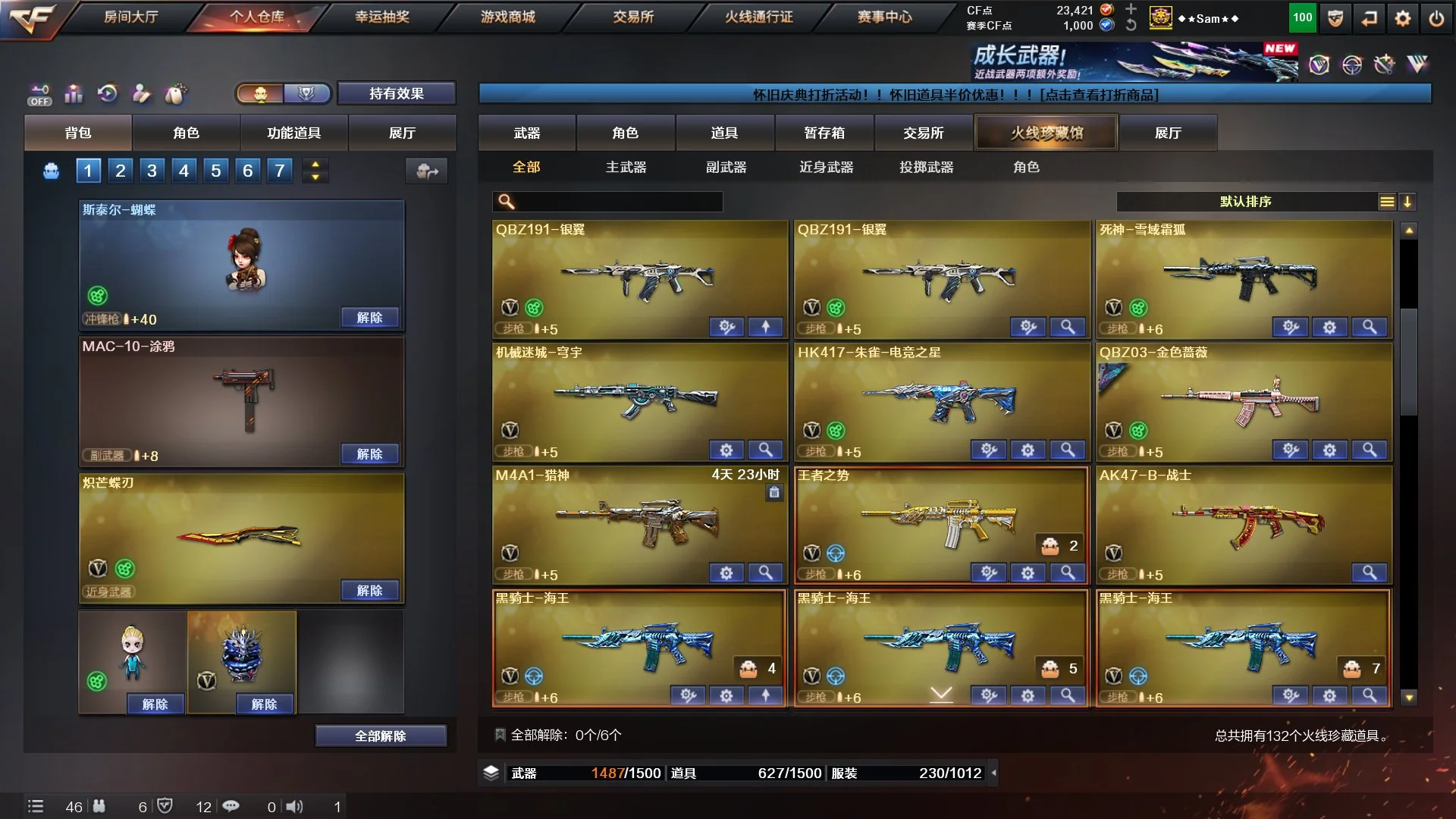Open the 房间大厅 lobby menu
This screenshot has width=1456, height=819.
pyautogui.click(x=130, y=17)
